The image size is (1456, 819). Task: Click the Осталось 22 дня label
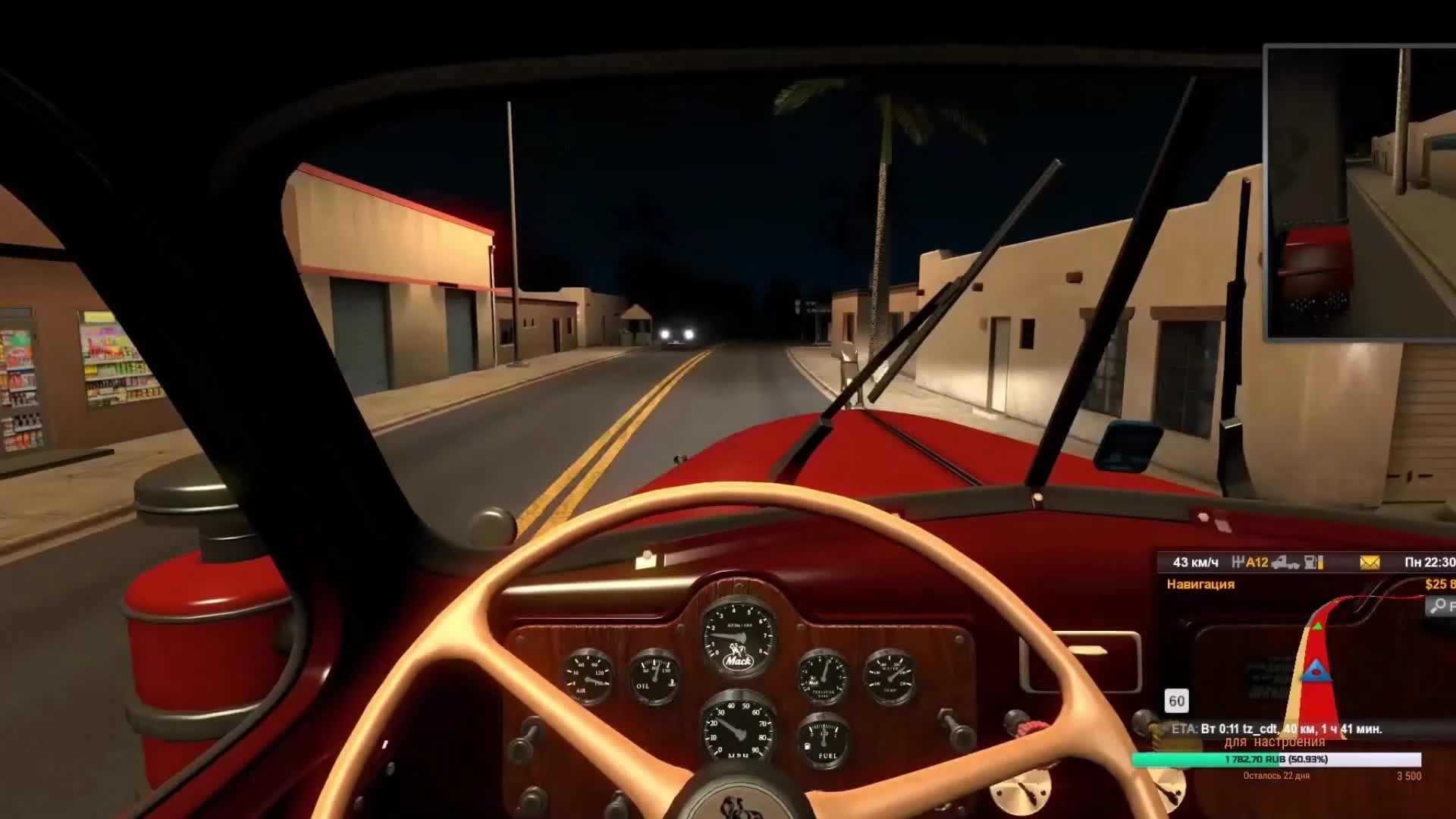pos(1276,776)
